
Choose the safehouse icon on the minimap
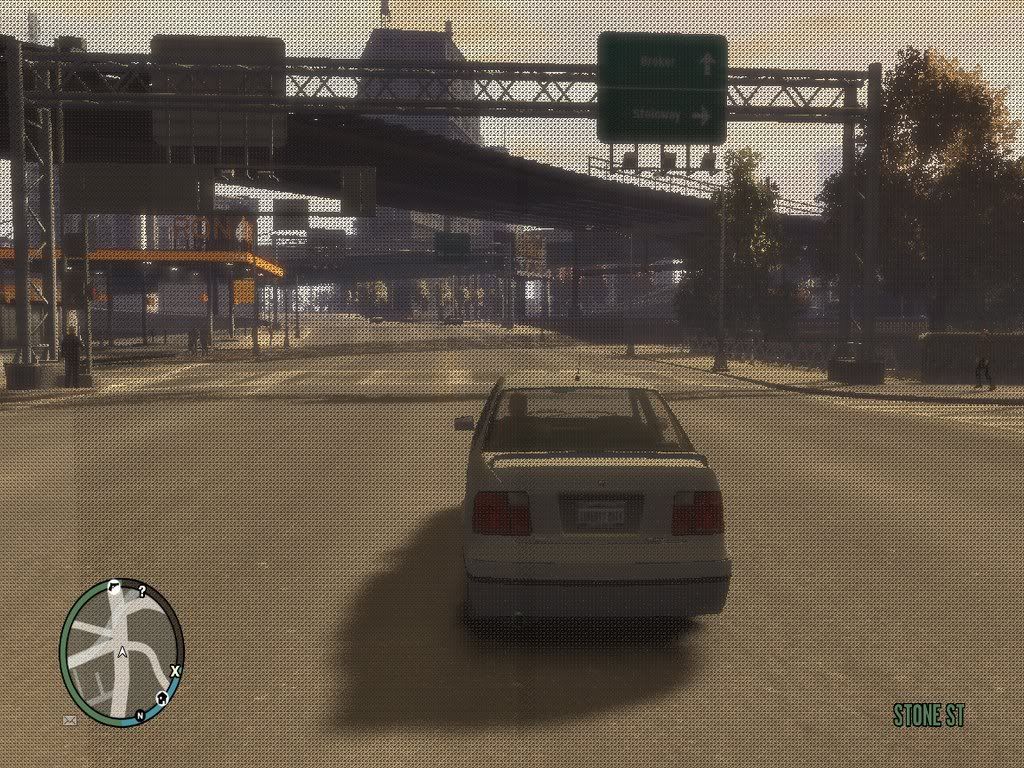[x=161, y=697]
